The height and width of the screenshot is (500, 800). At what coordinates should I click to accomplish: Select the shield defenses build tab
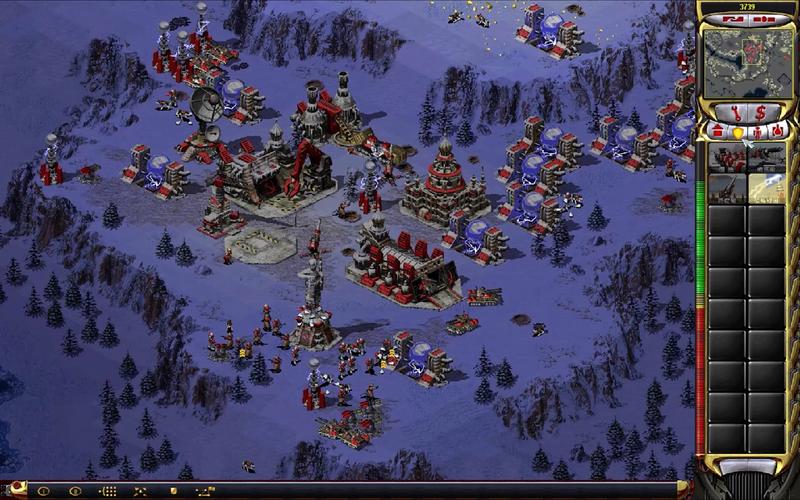(x=737, y=131)
